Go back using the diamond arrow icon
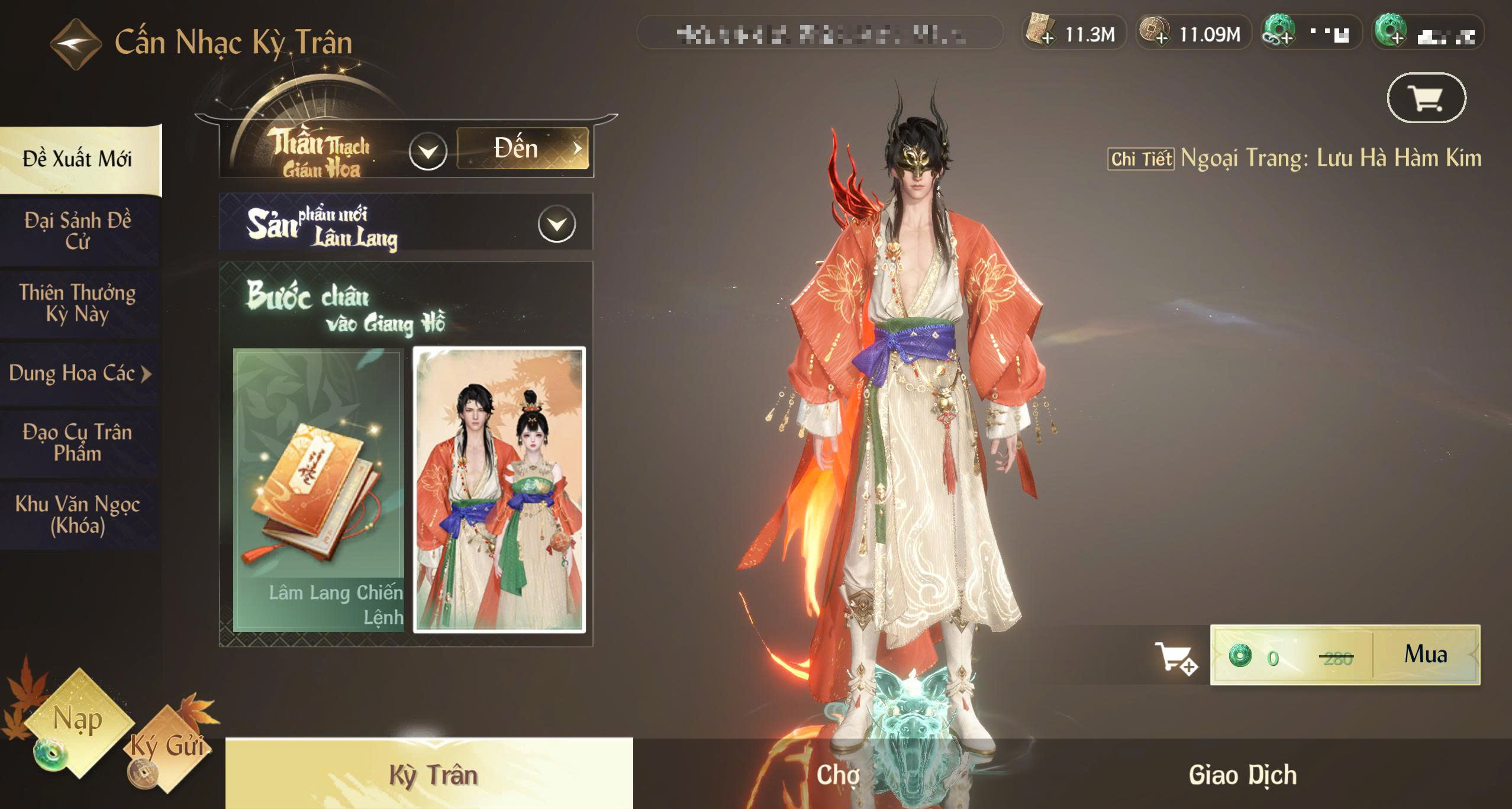Image resolution: width=1512 pixels, height=809 pixels. 75,44
